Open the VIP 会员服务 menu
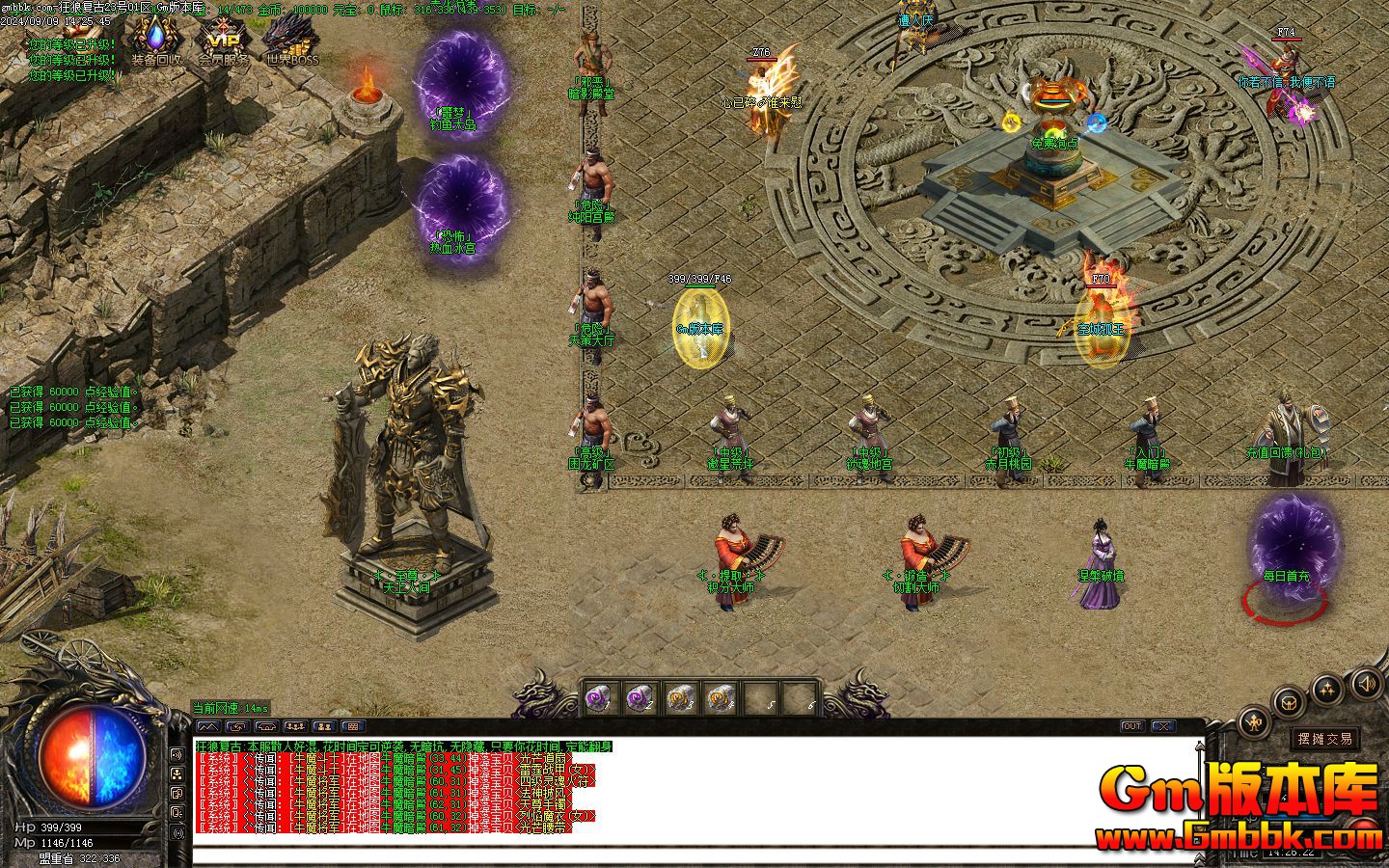 223,41
